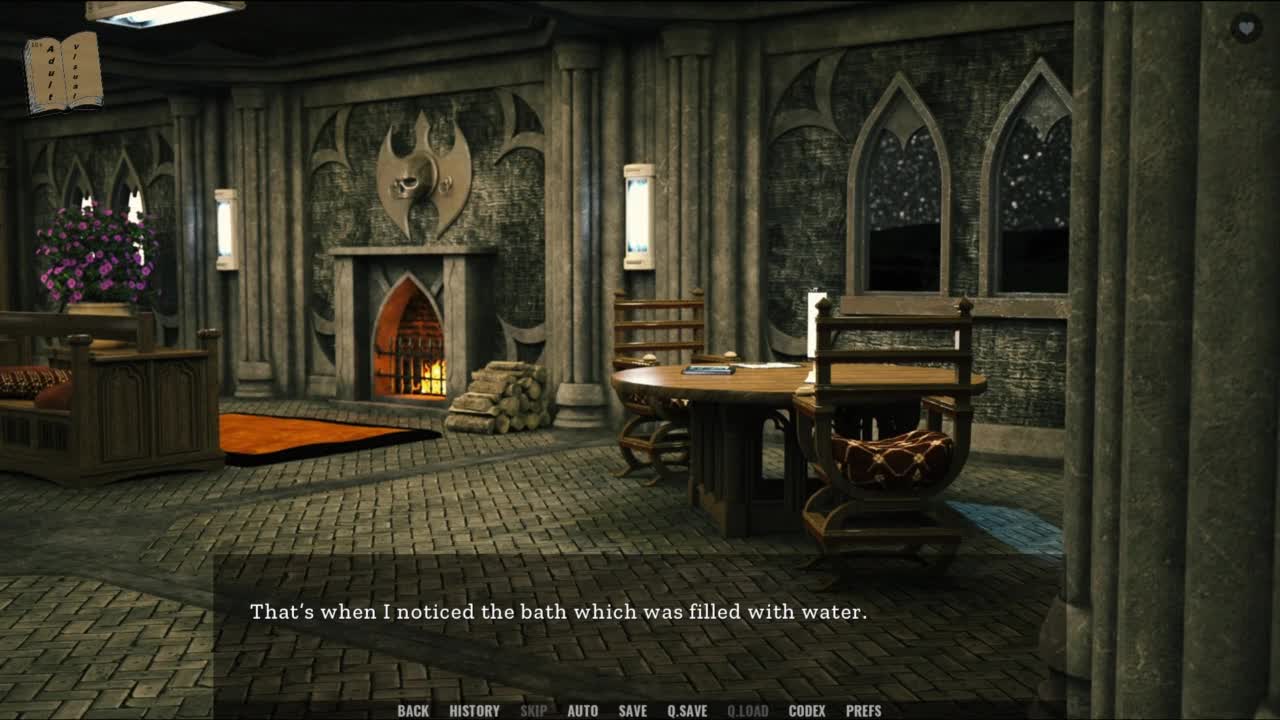
Task: Open the SAVE menu
Action: point(632,711)
